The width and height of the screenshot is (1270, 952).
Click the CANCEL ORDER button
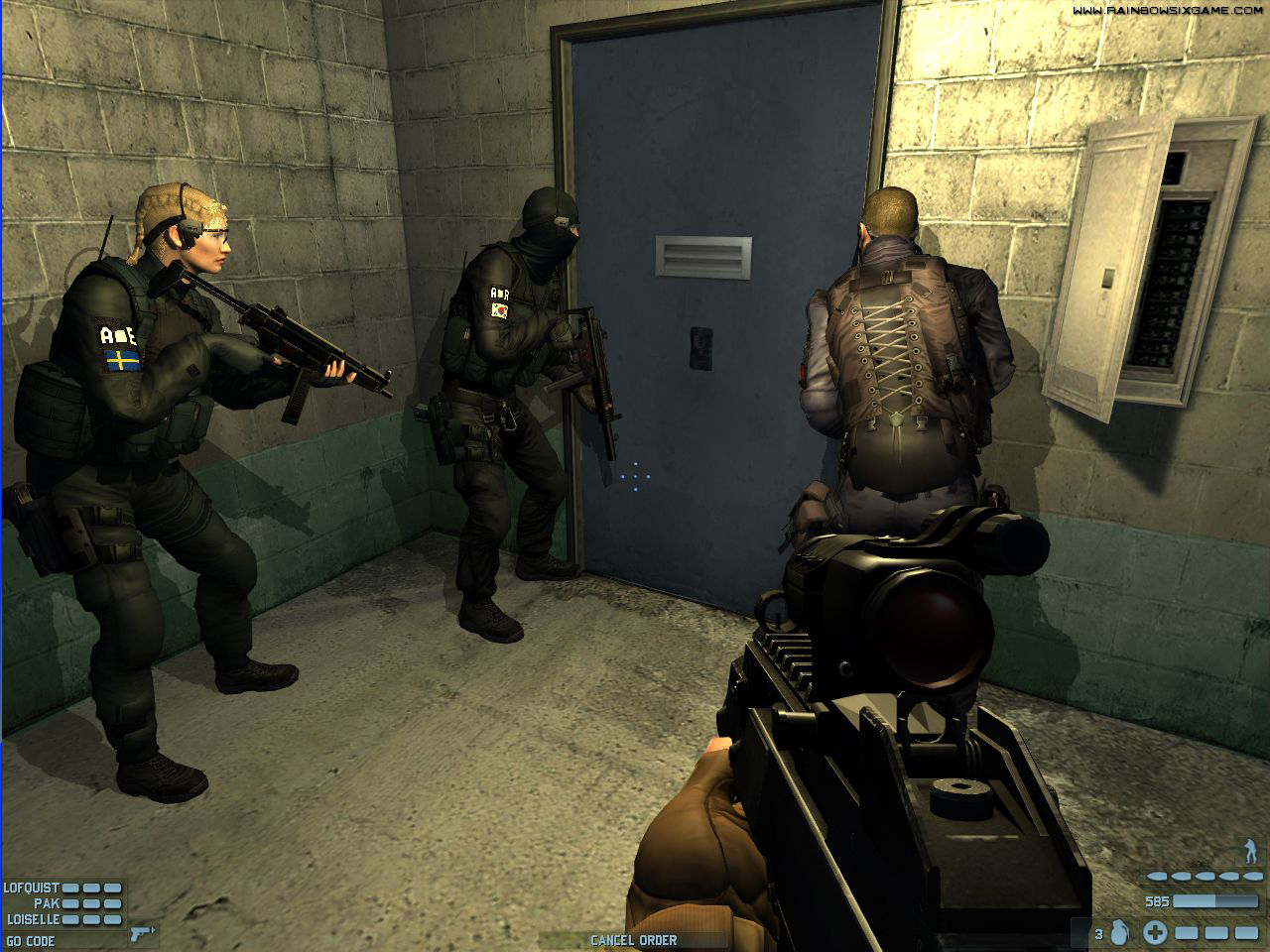click(634, 940)
